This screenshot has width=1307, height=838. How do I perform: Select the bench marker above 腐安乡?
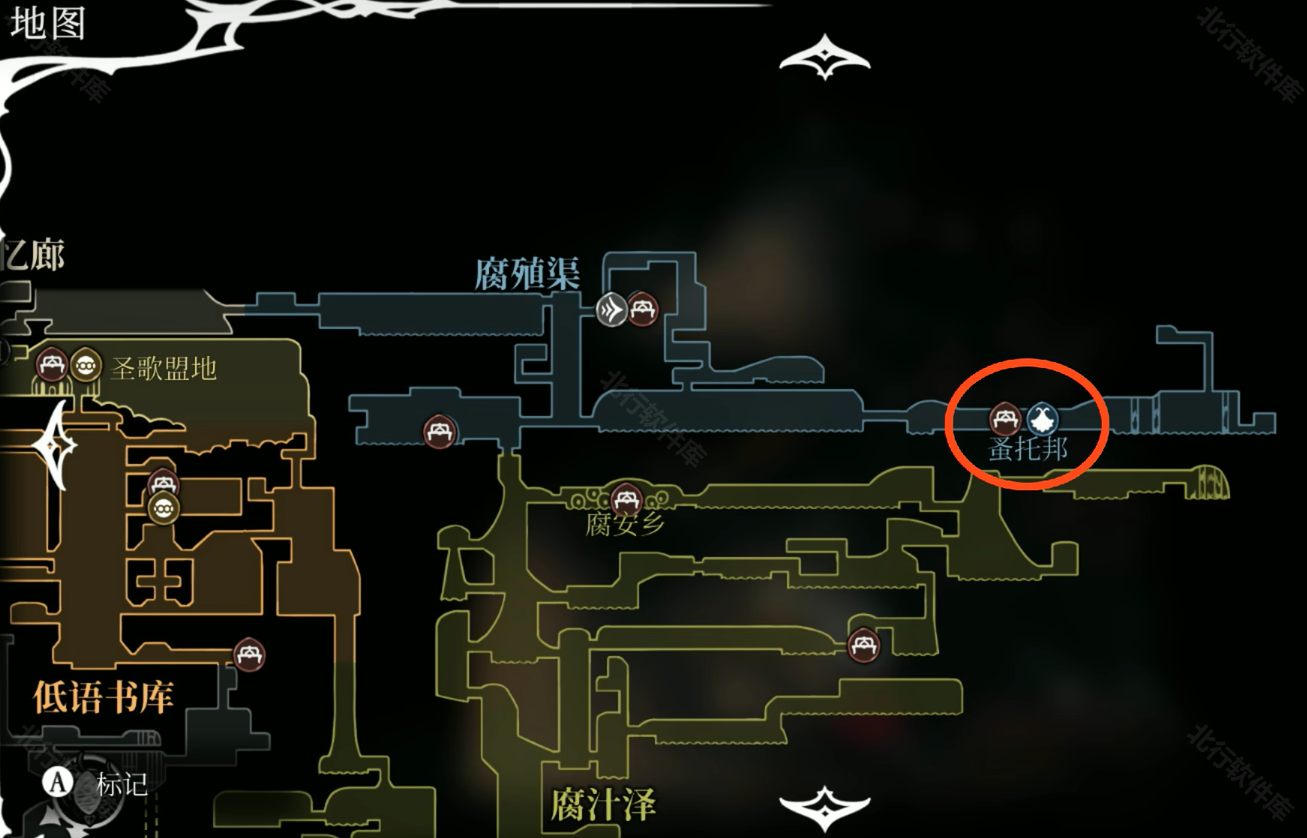[626, 496]
